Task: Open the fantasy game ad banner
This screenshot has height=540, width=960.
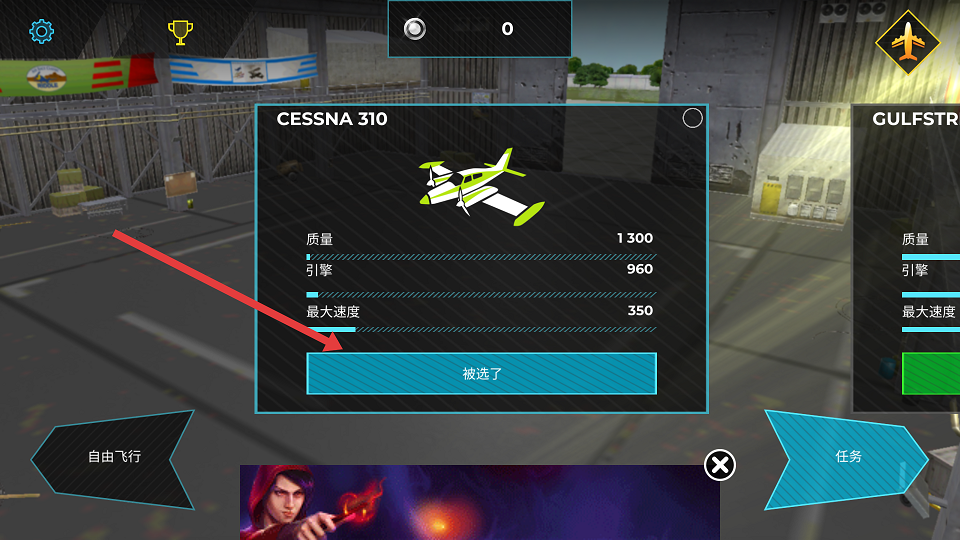Action: click(479, 503)
